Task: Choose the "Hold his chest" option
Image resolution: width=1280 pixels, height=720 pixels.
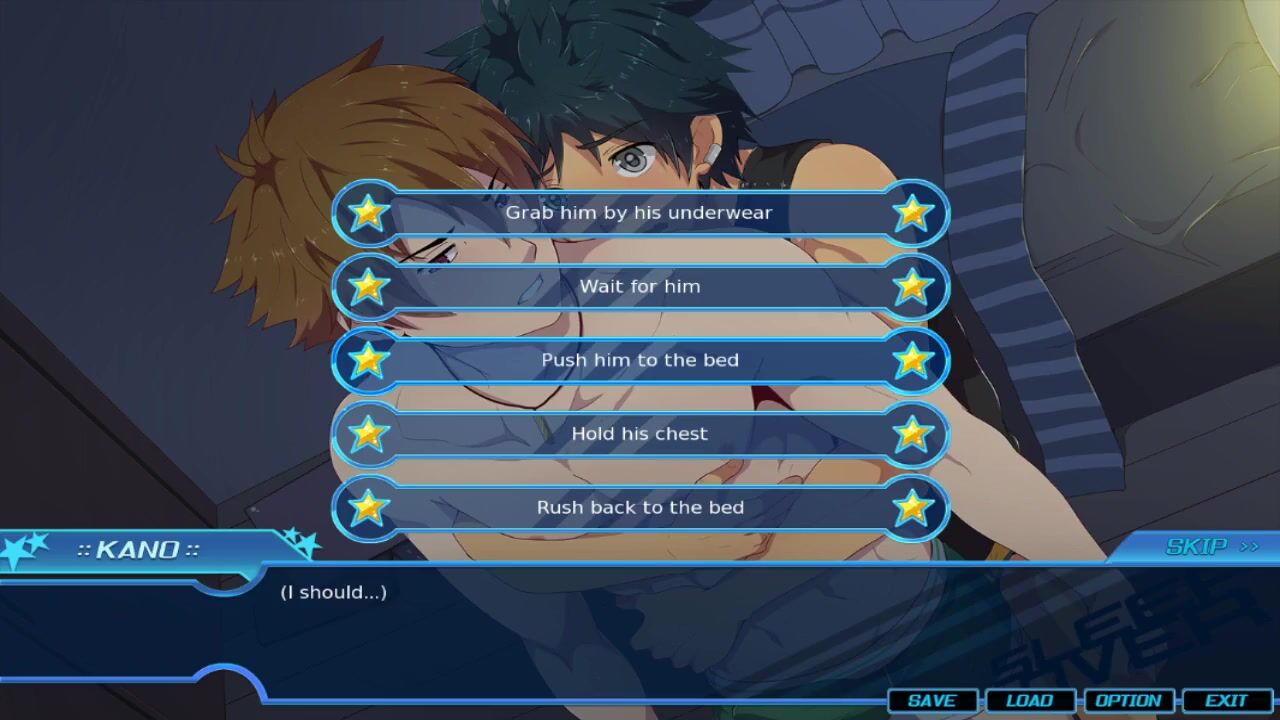Action: pos(639,434)
